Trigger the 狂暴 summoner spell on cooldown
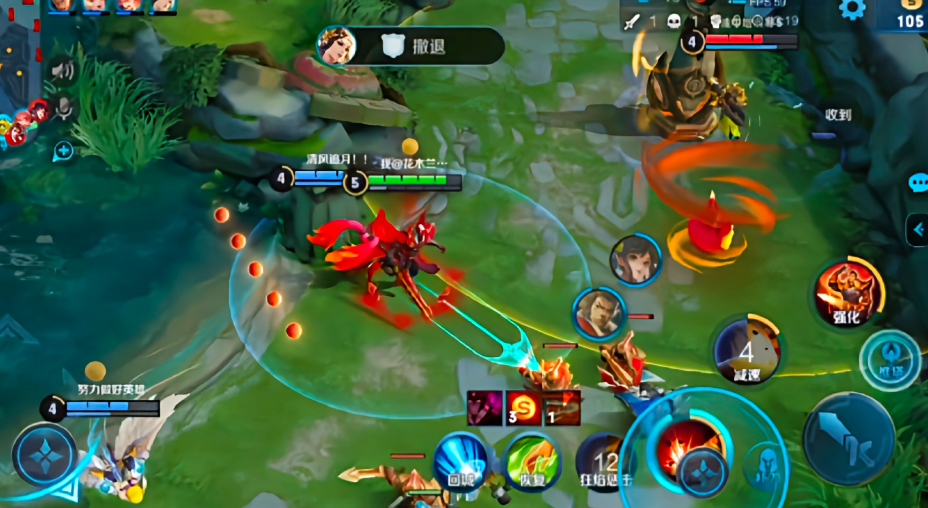 604,464
